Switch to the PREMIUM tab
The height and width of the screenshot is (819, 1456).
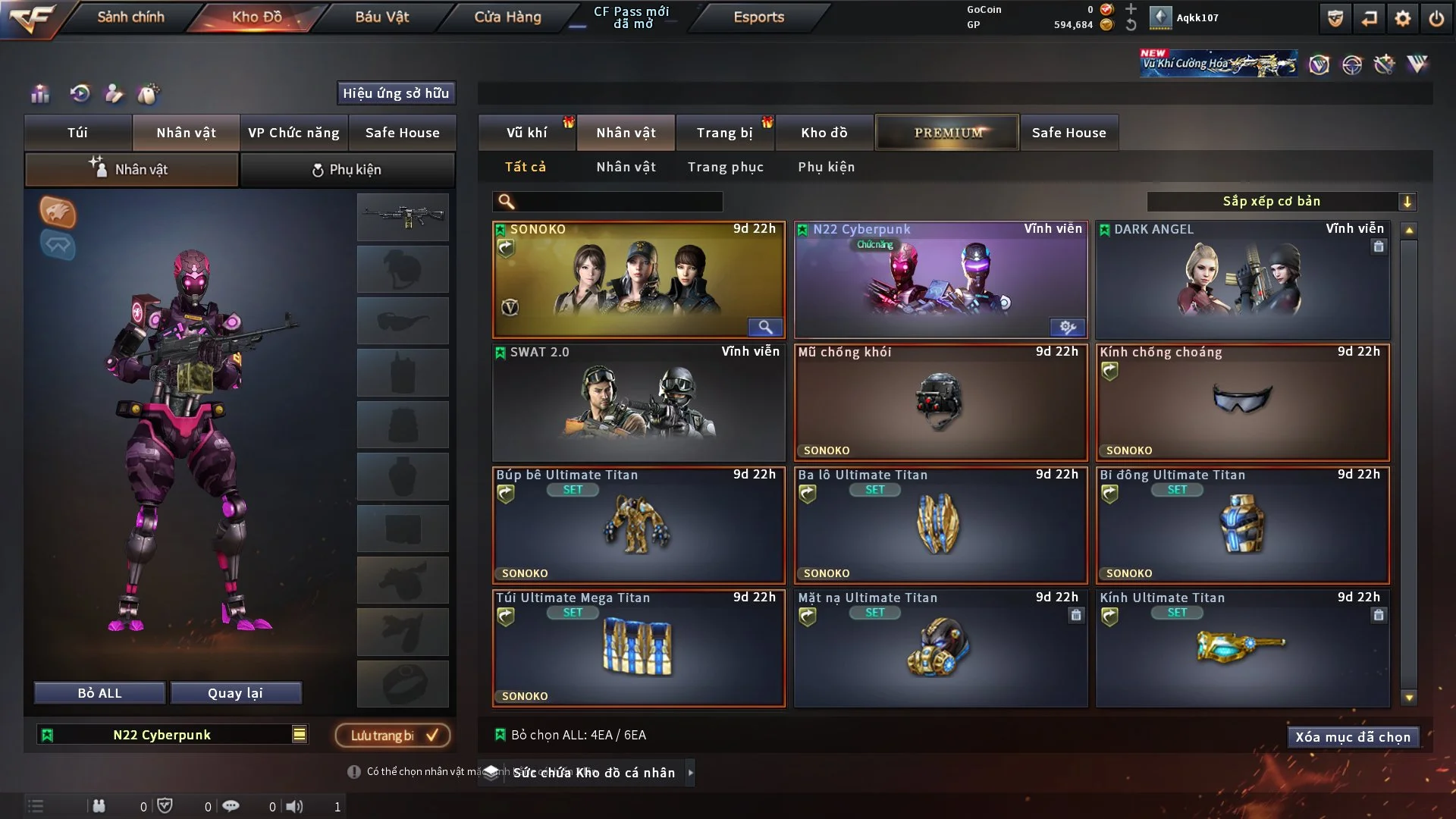pos(947,133)
